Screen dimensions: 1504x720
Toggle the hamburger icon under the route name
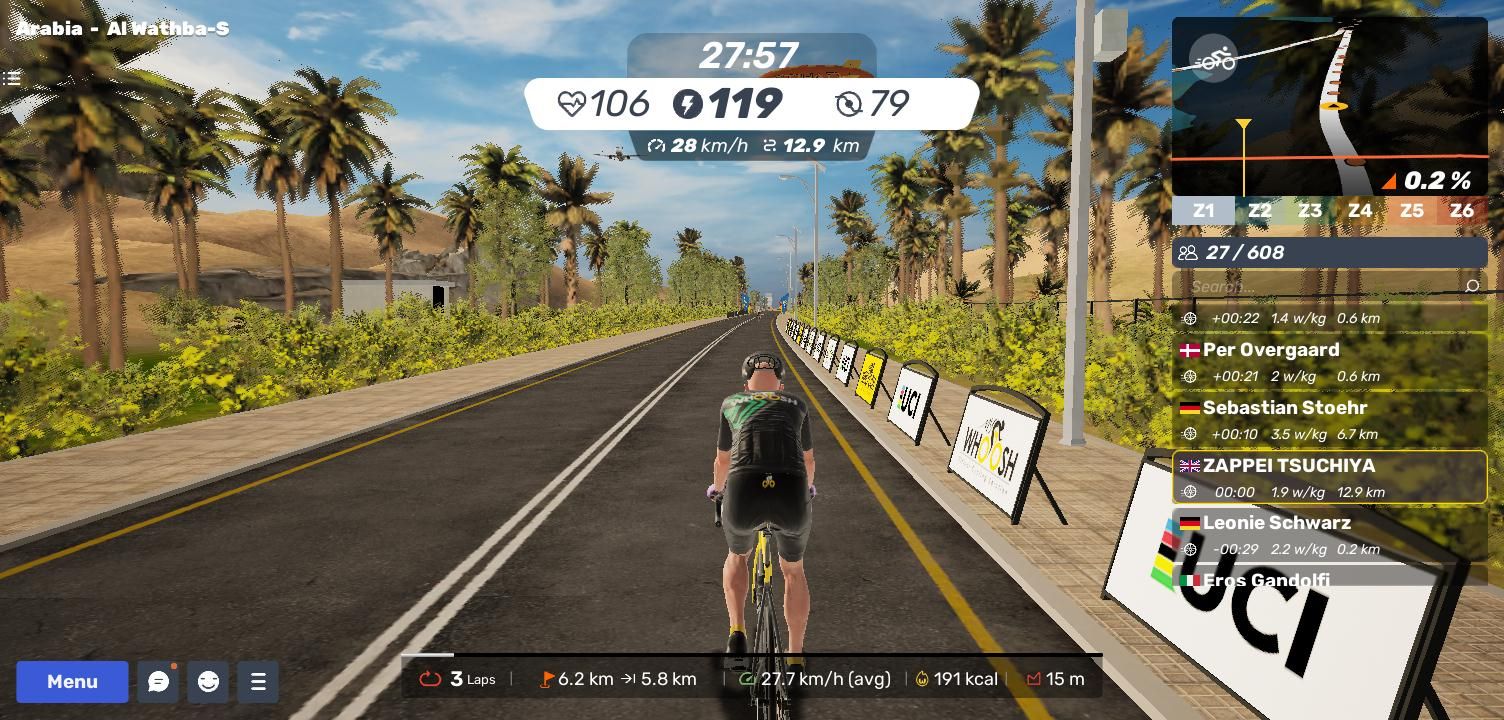[x=12, y=78]
